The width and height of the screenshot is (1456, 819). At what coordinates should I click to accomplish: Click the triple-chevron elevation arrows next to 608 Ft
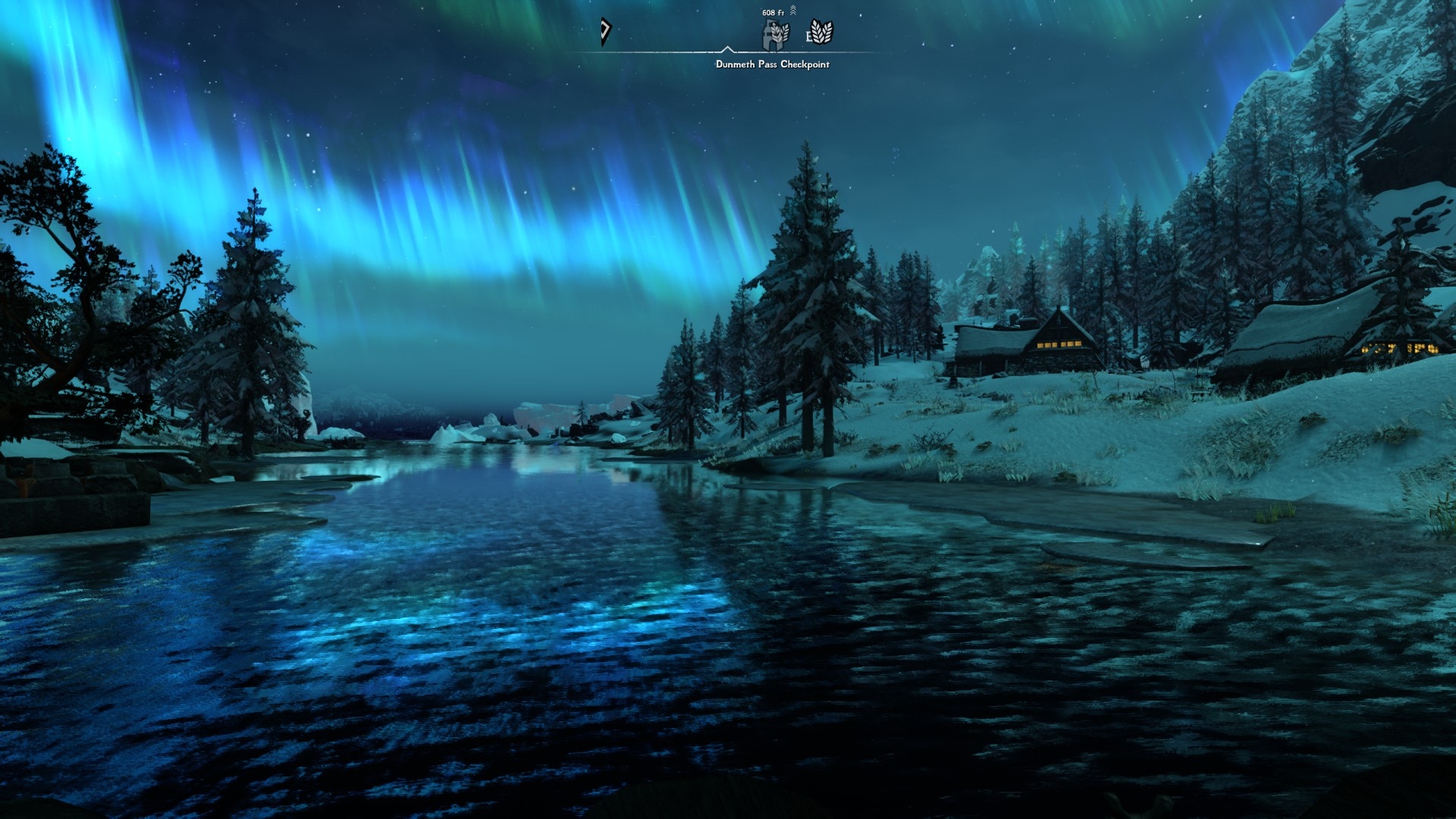[793, 11]
